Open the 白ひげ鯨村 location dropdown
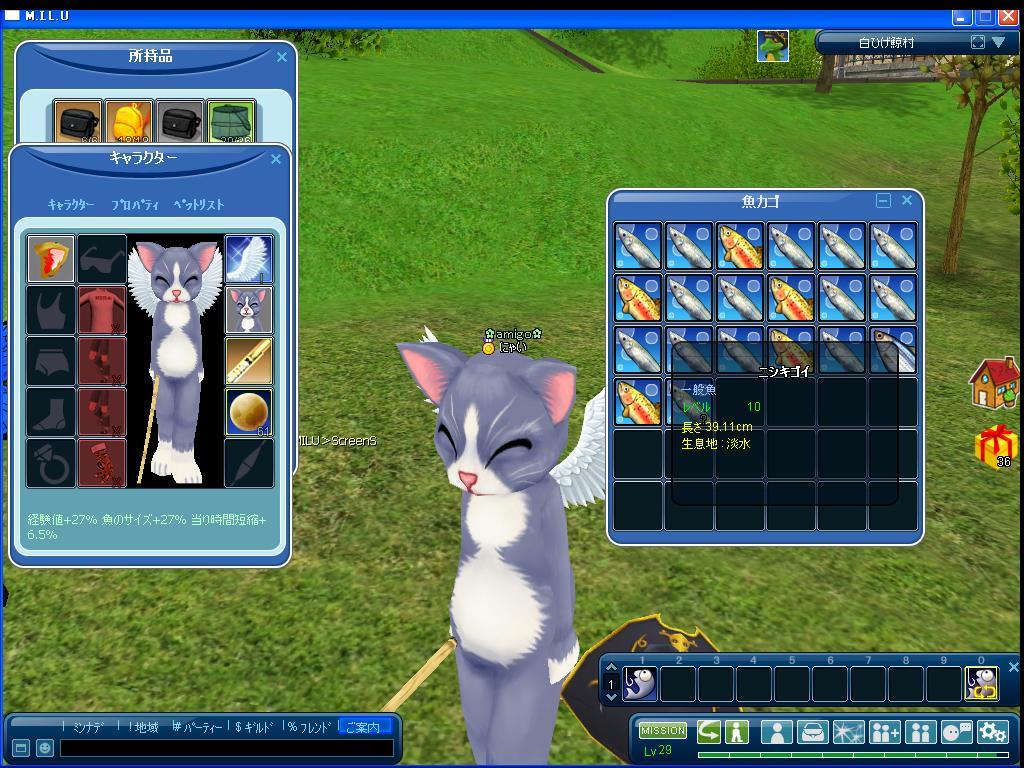1024x768 pixels. (x=998, y=42)
